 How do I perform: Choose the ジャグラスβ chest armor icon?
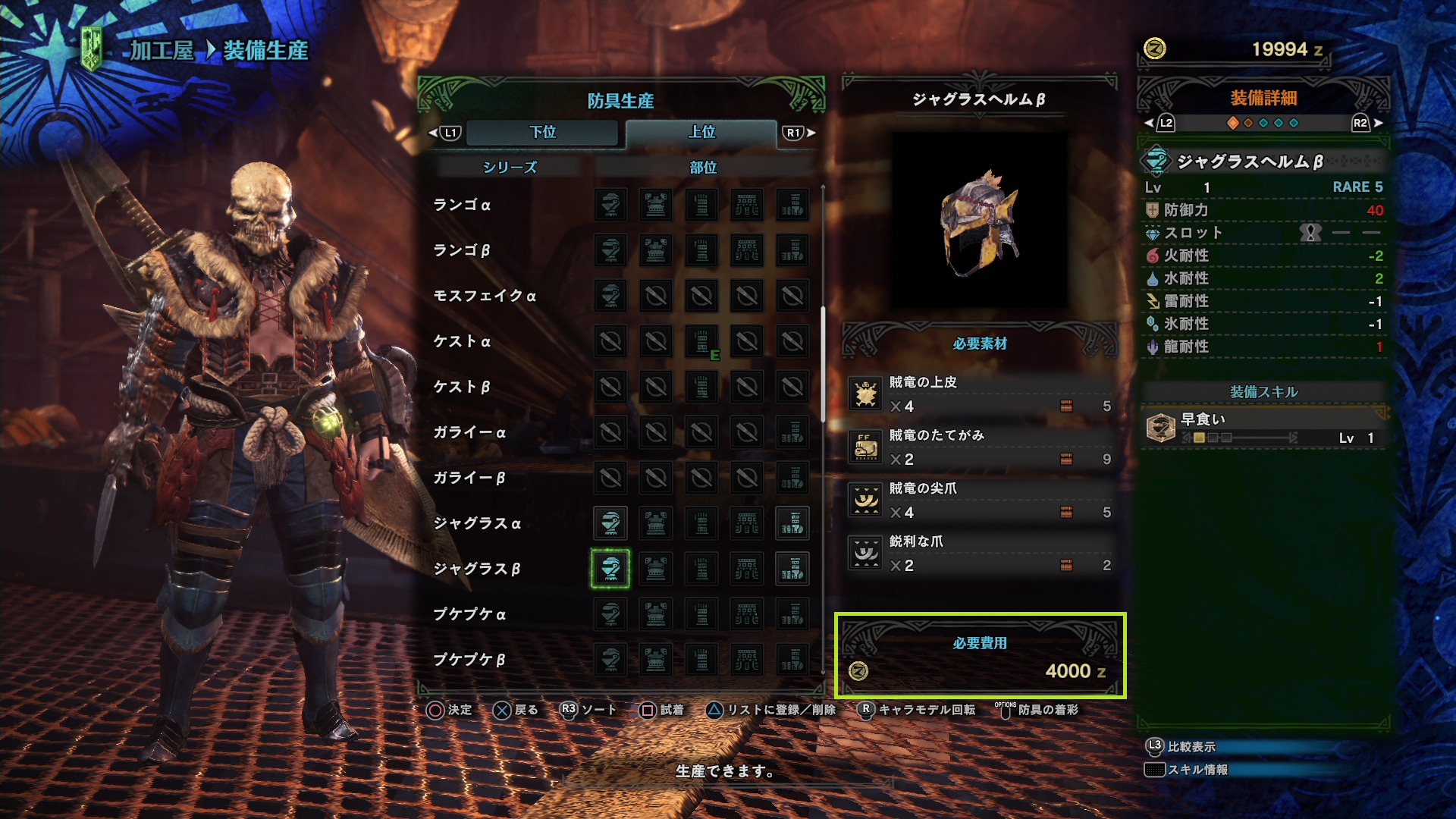656,569
